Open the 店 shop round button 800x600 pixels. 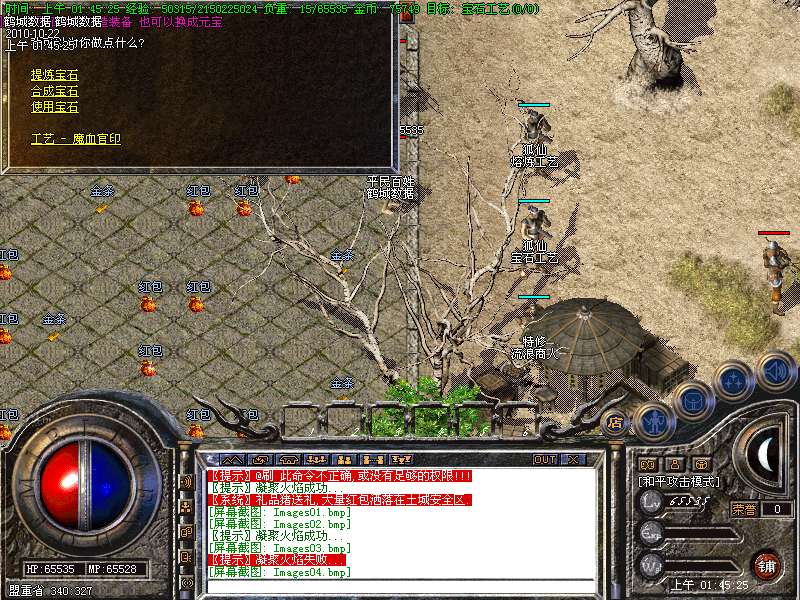click(615, 421)
